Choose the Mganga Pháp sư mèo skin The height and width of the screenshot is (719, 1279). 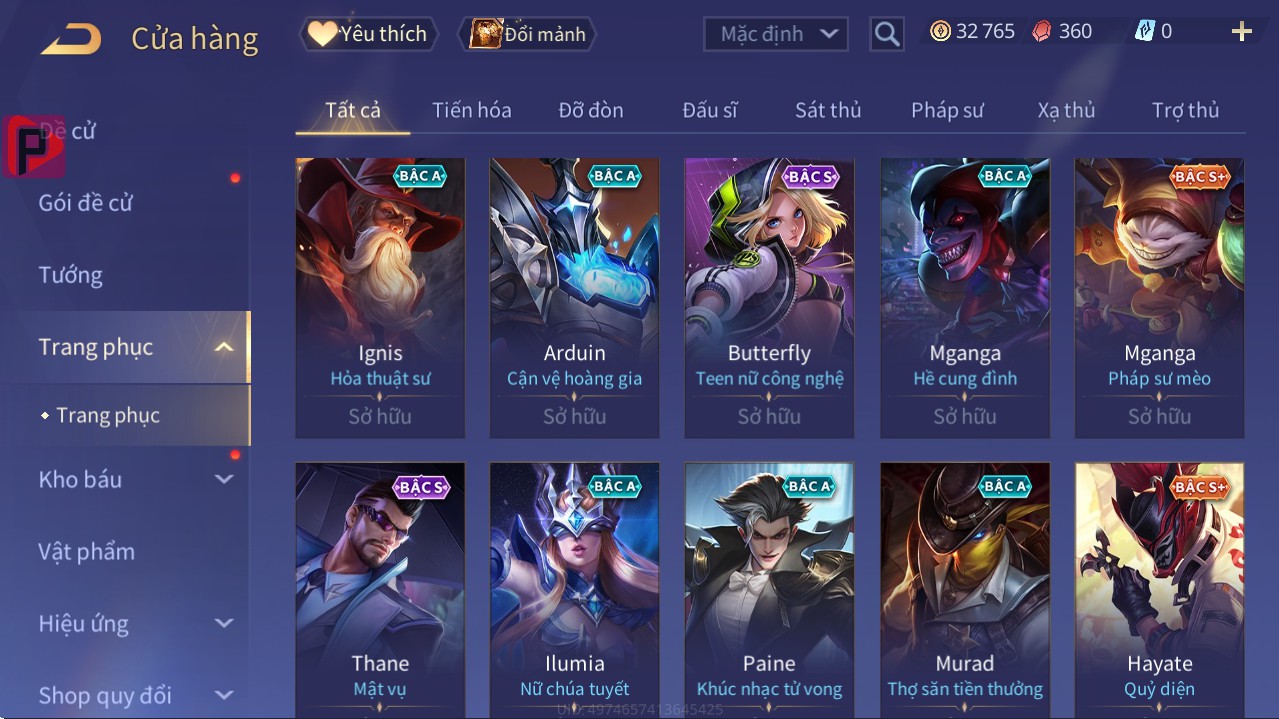(1159, 297)
